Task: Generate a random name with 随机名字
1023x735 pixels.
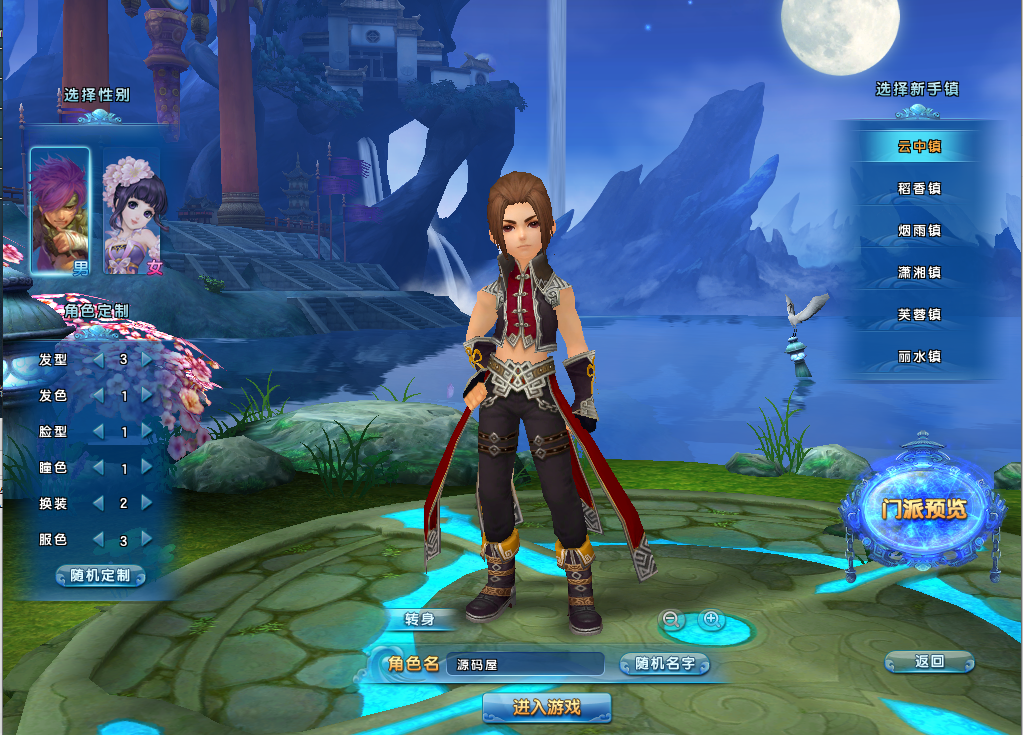Action: click(665, 664)
